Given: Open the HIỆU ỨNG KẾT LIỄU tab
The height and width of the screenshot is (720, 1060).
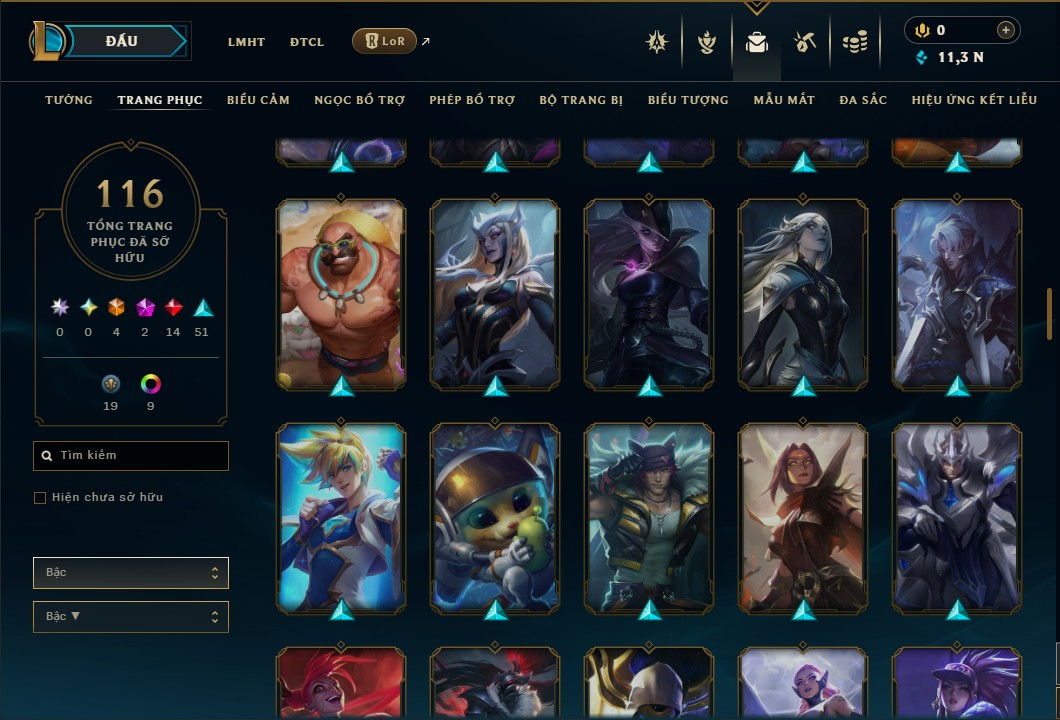Looking at the screenshot, I should (974, 100).
